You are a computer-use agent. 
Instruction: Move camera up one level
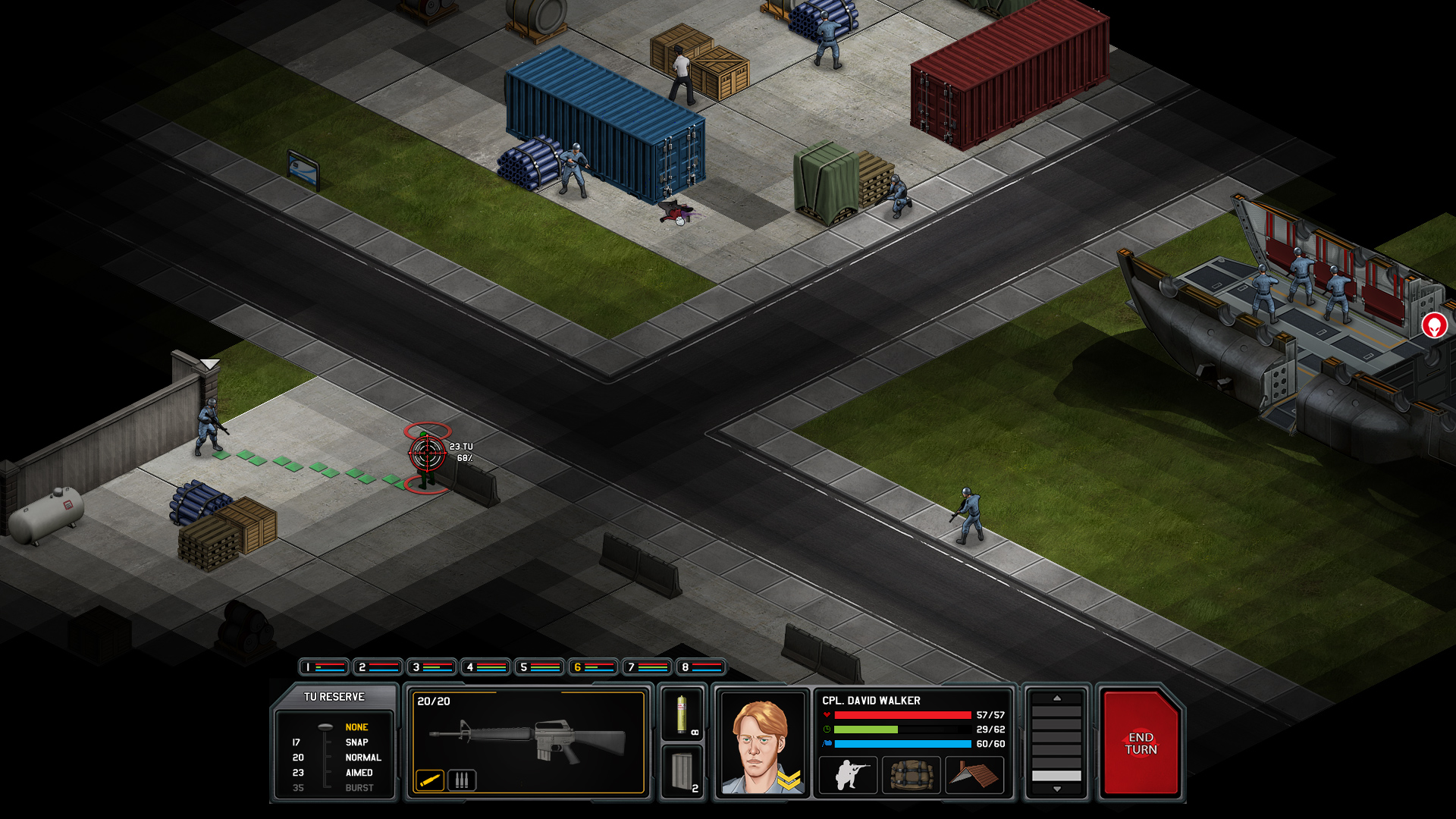(x=1056, y=698)
